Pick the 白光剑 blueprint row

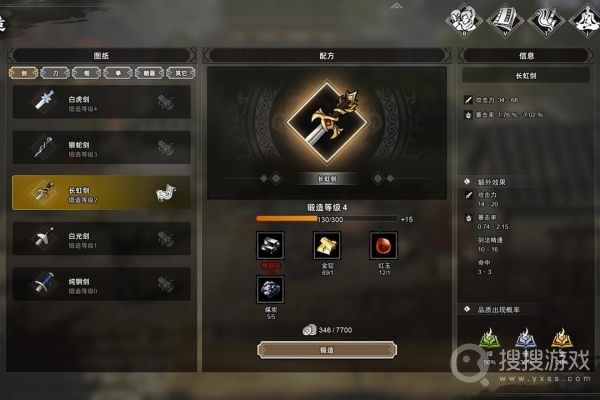100,238
